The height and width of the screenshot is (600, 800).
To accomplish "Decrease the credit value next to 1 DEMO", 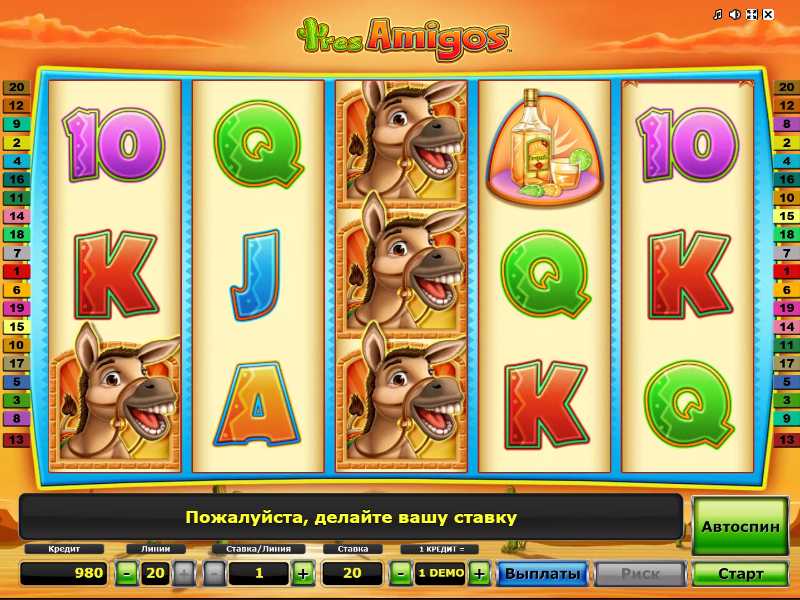I will [400, 573].
